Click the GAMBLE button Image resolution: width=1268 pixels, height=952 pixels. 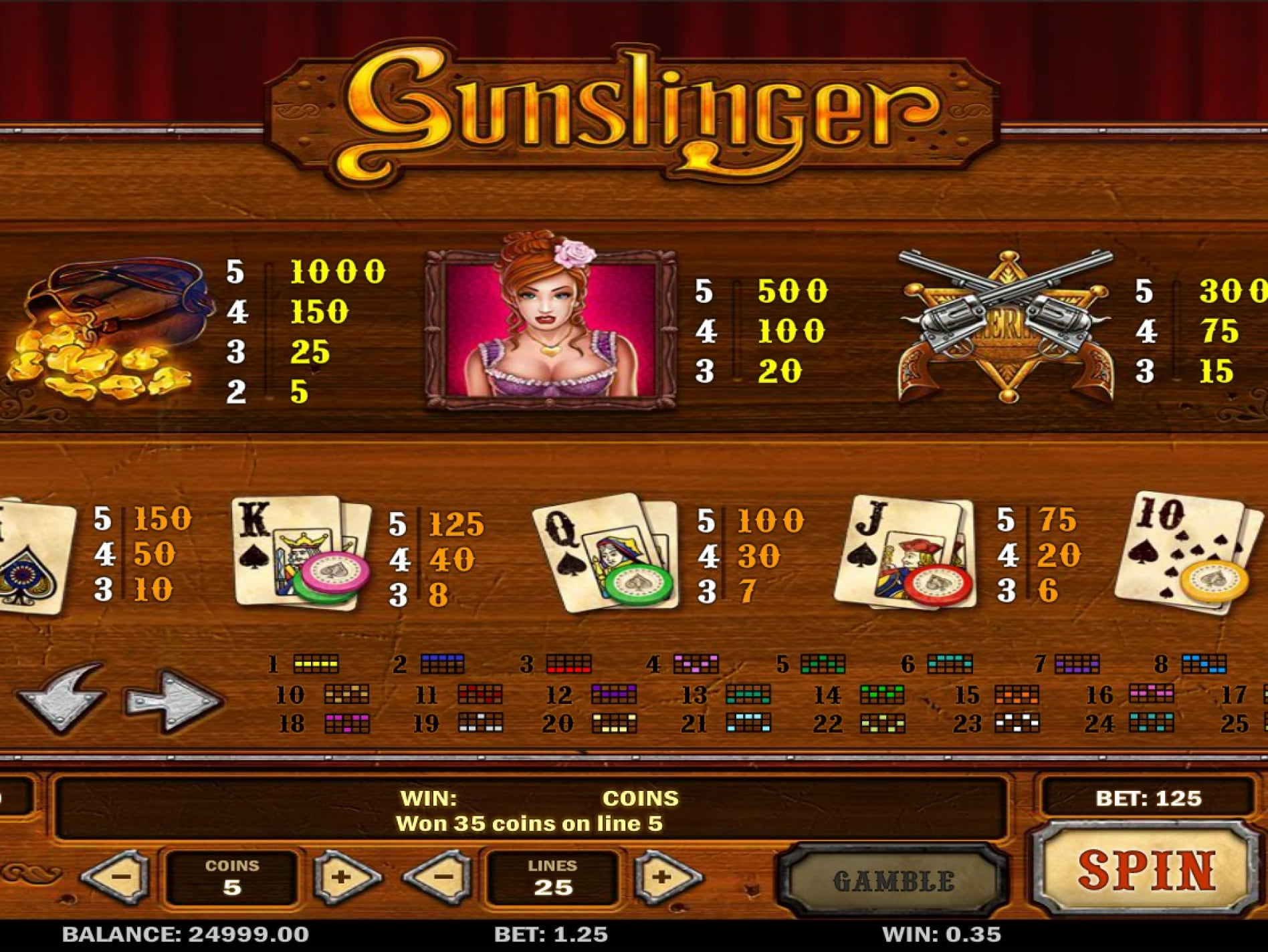pyautogui.click(x=893, y=880)
